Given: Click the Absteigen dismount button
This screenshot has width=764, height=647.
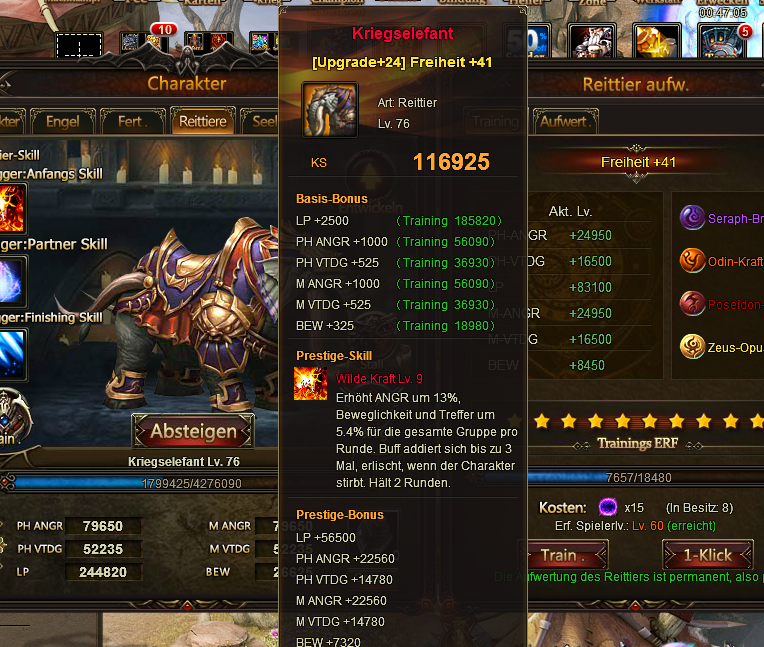Looking at the screenshot, I should coord(193,432).
